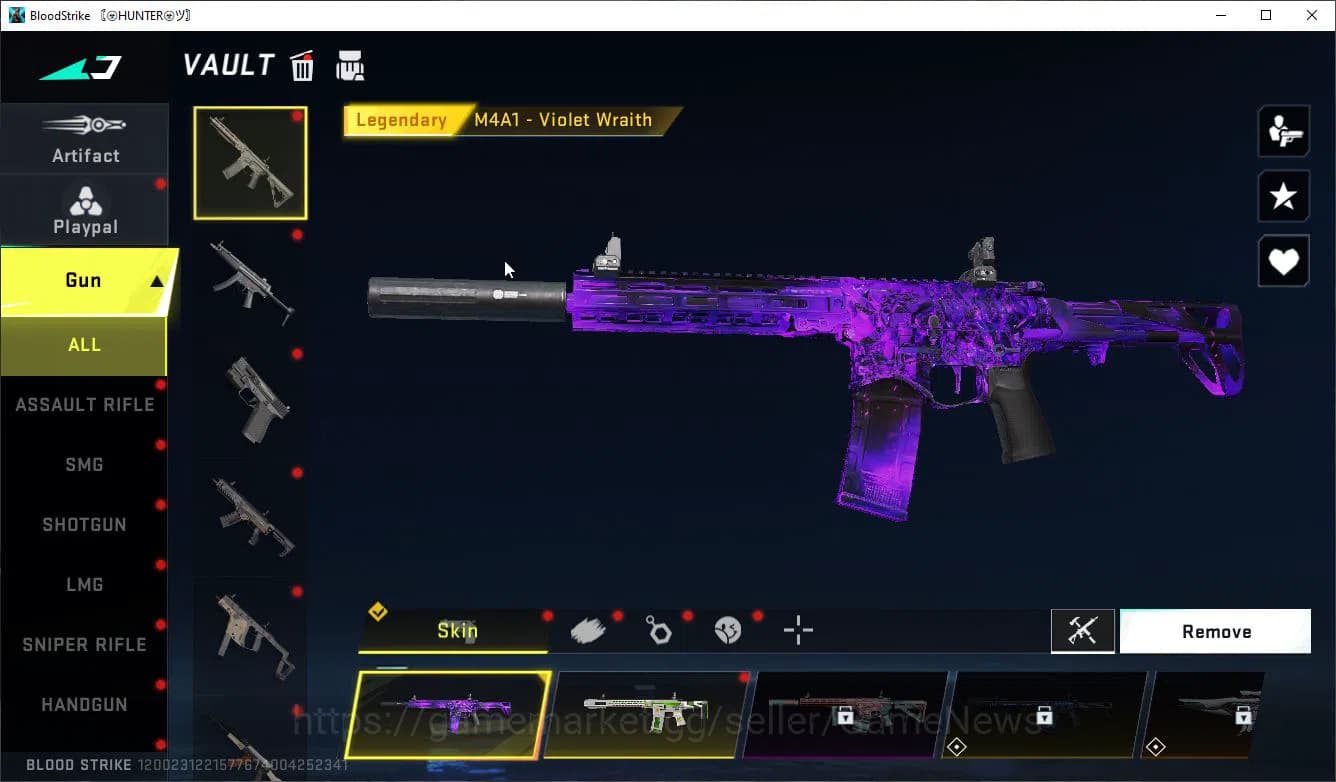Close the BloodStrike window
1336x782 pixels.
[x=1312, y=15]
